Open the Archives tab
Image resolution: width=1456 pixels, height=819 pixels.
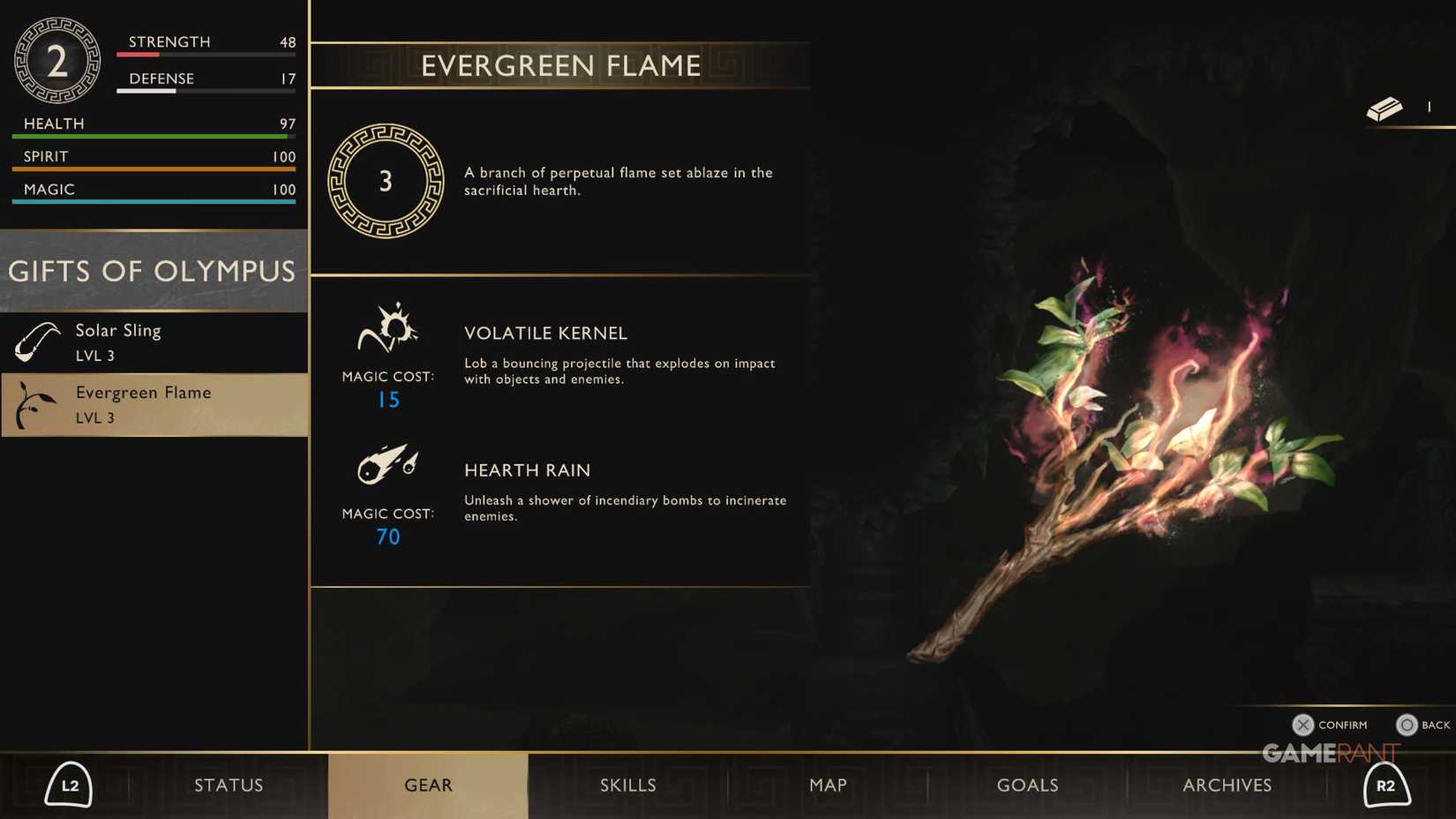coord(1227,785)
